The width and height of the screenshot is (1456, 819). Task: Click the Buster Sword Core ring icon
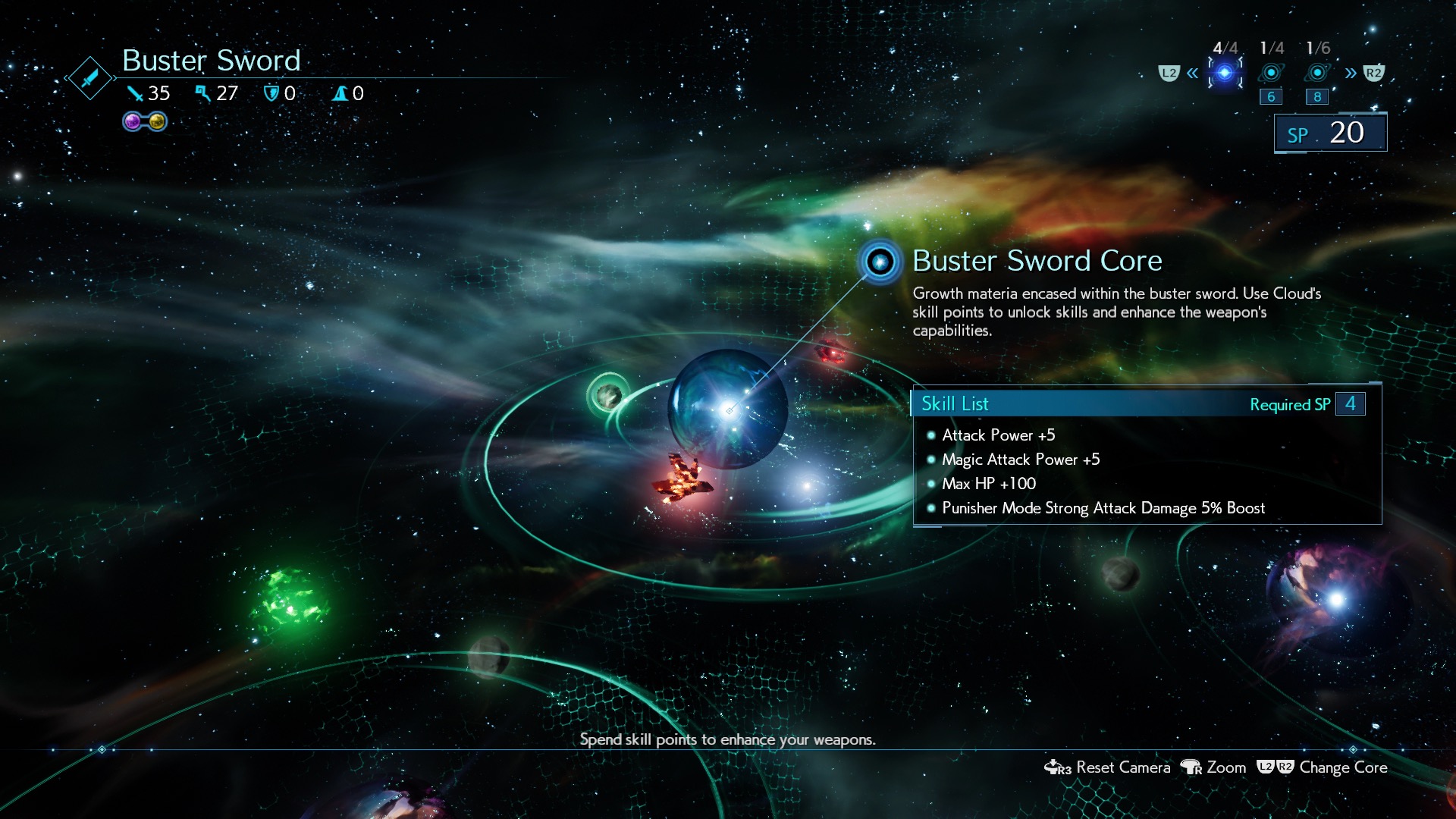click(x=880, y=262)
